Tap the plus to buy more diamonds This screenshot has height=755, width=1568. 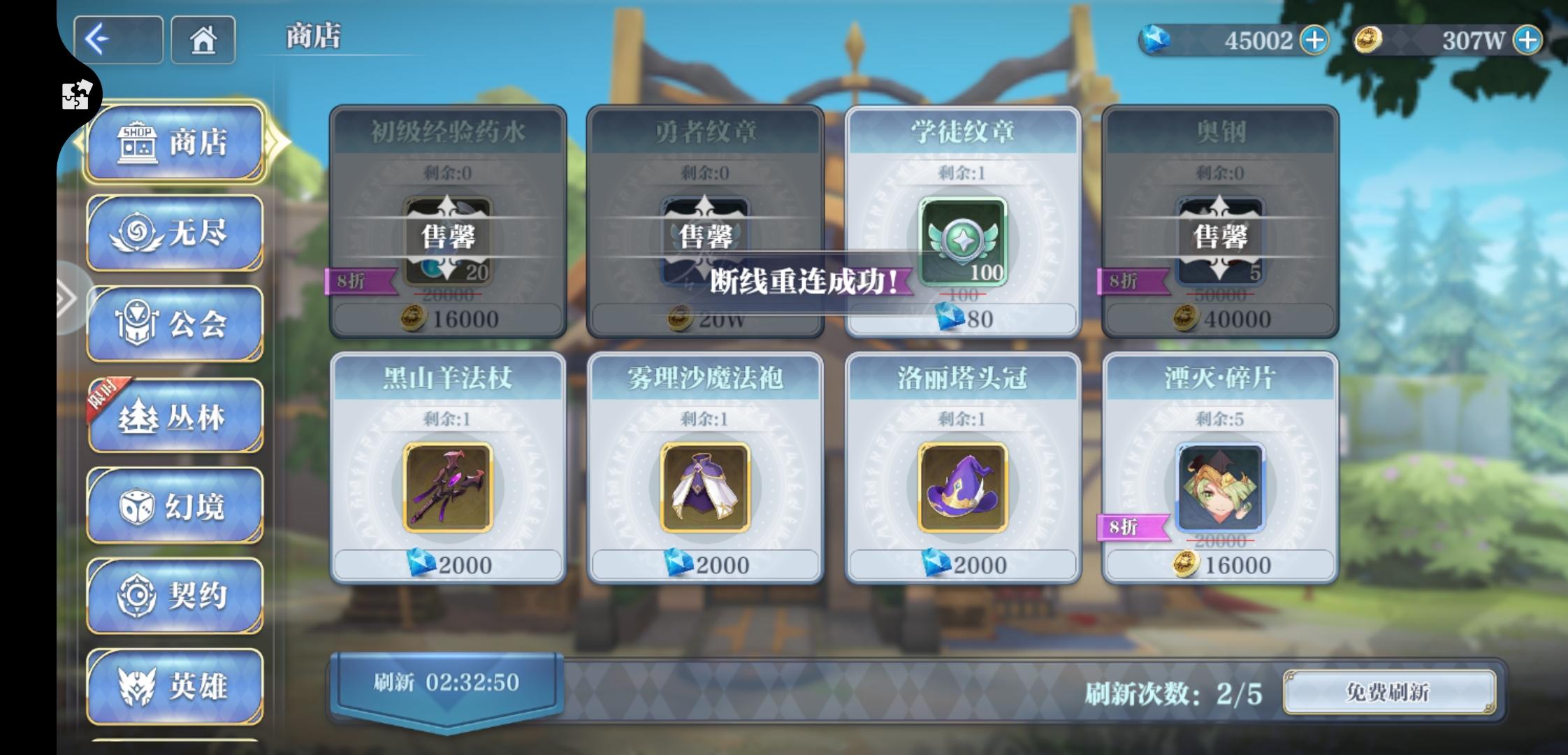[x=1313, y=41]
